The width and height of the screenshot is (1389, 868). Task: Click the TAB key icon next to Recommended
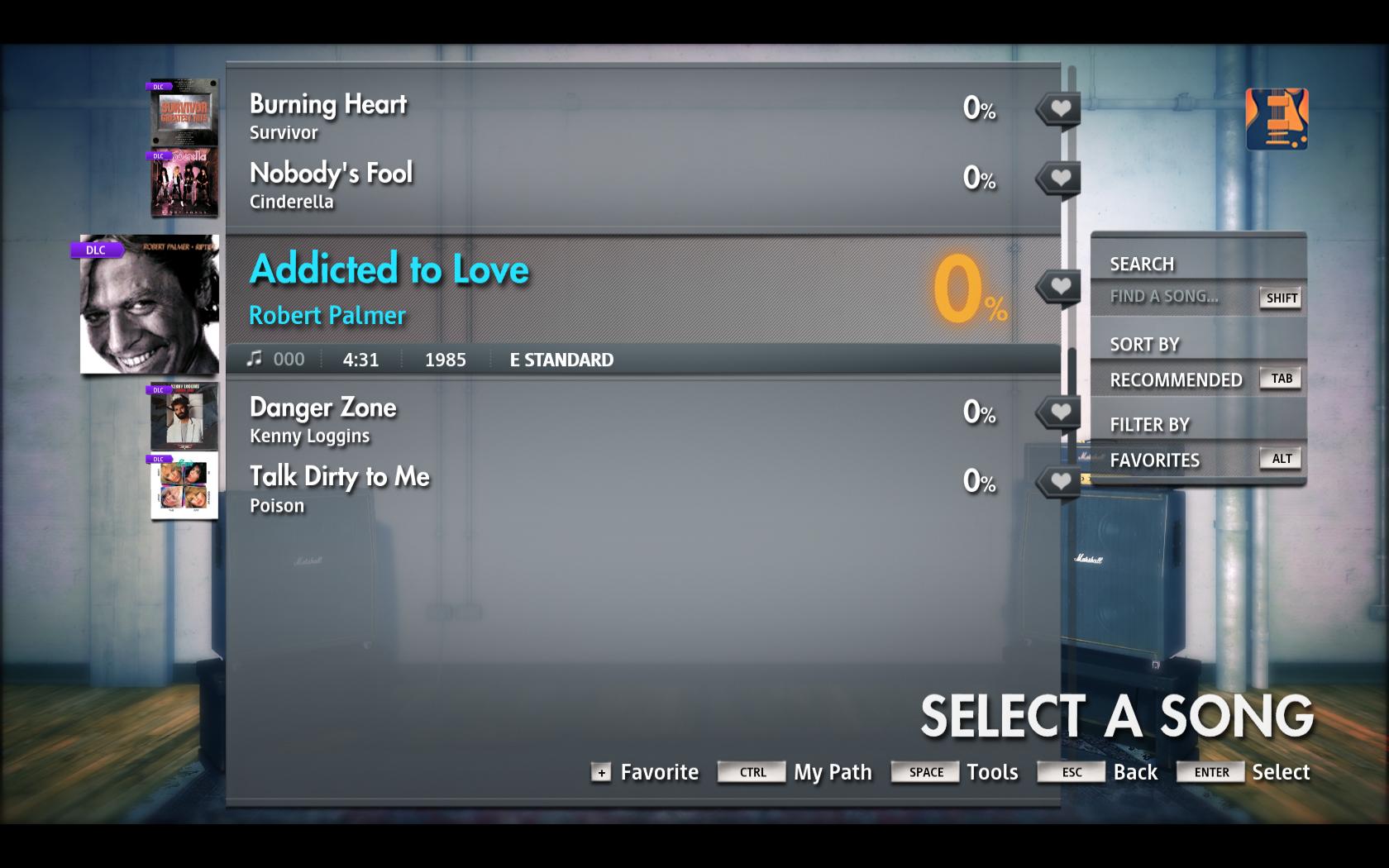tap(1281, 378)
